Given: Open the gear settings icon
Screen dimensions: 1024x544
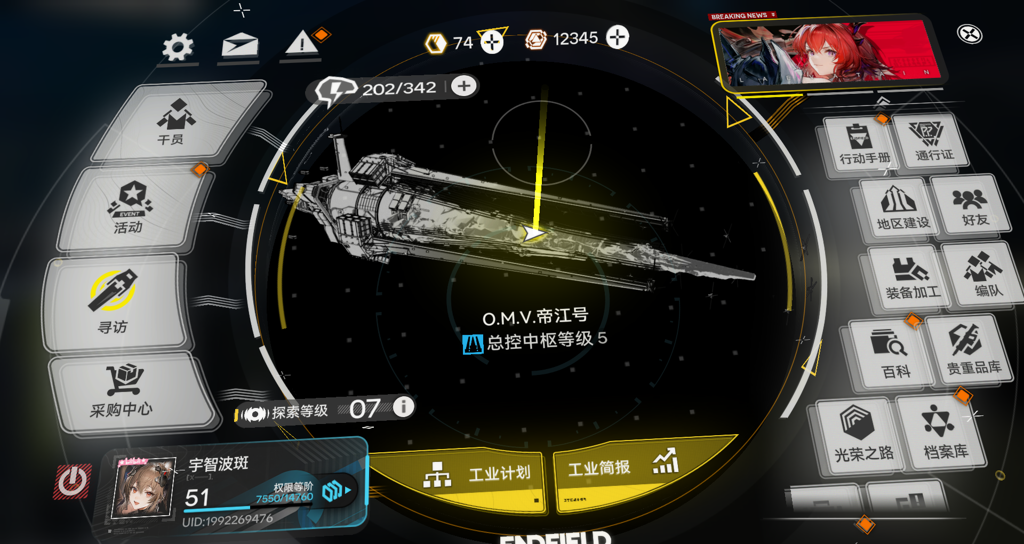Looking at the screenshot, I should 178,47.
